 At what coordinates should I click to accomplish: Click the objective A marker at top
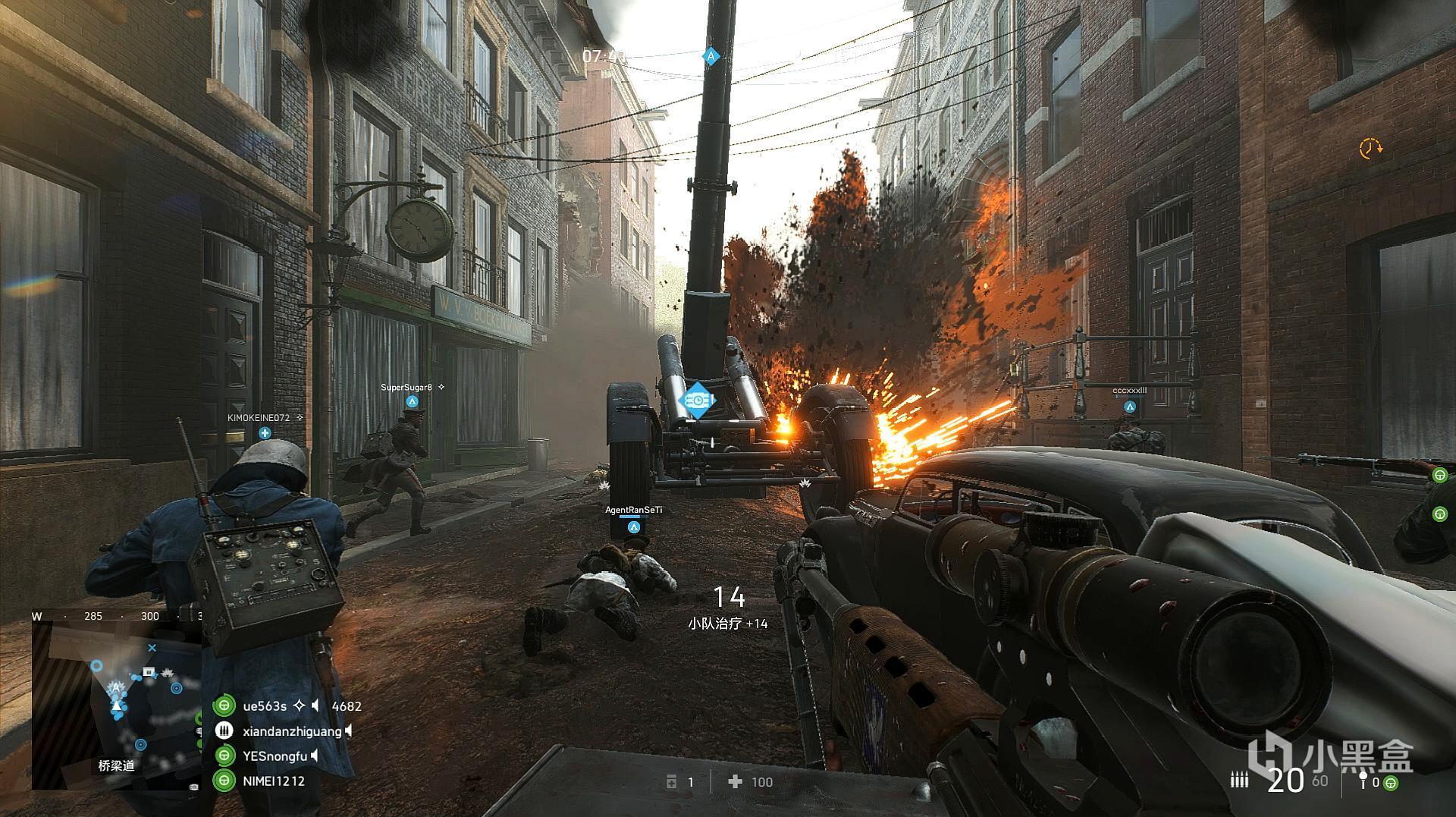(x=711, y=56)
